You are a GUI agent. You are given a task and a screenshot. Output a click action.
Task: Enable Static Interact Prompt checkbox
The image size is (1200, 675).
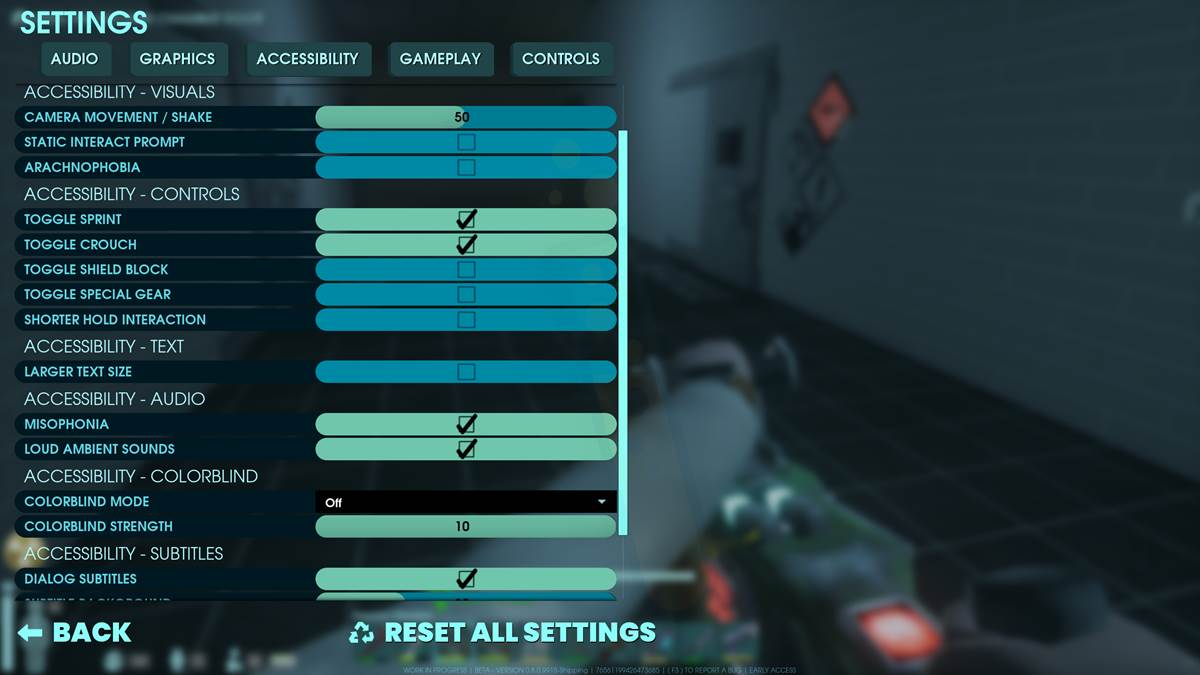[x=466, y=142]
